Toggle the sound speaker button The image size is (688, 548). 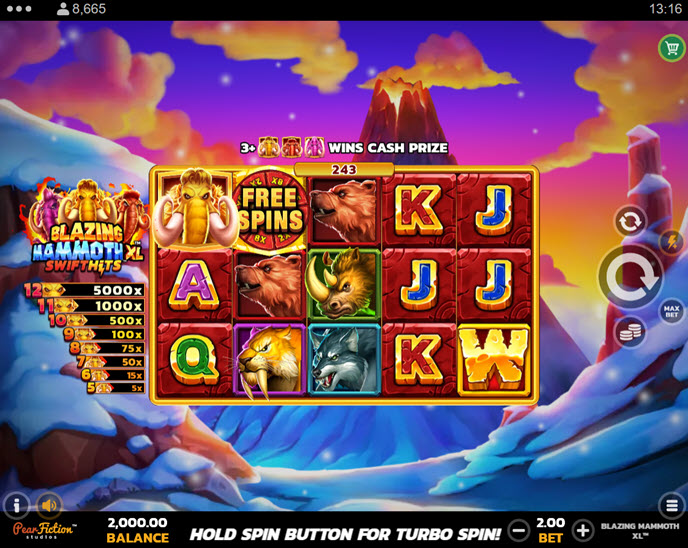[49, 505]
